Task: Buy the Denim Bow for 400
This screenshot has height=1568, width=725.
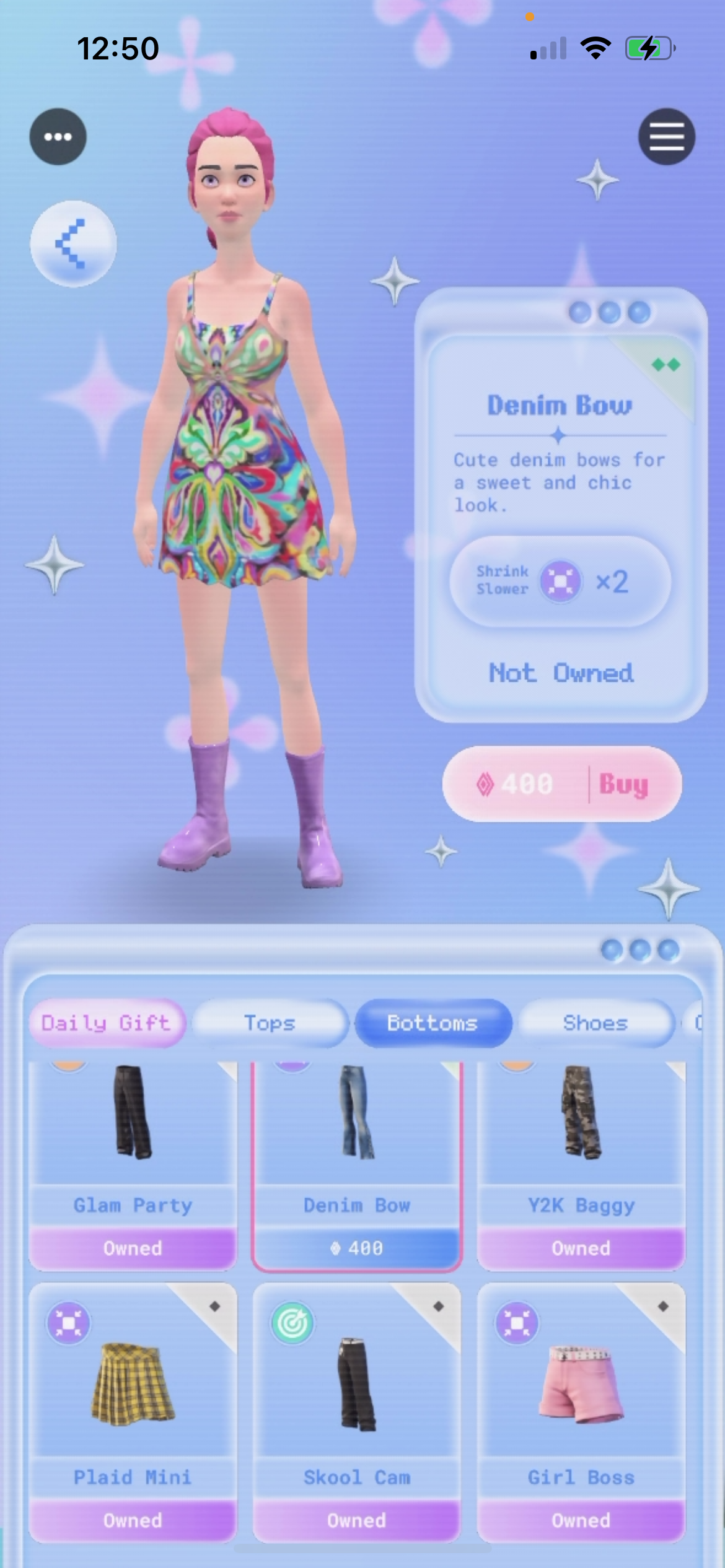Action: point(561,784)
